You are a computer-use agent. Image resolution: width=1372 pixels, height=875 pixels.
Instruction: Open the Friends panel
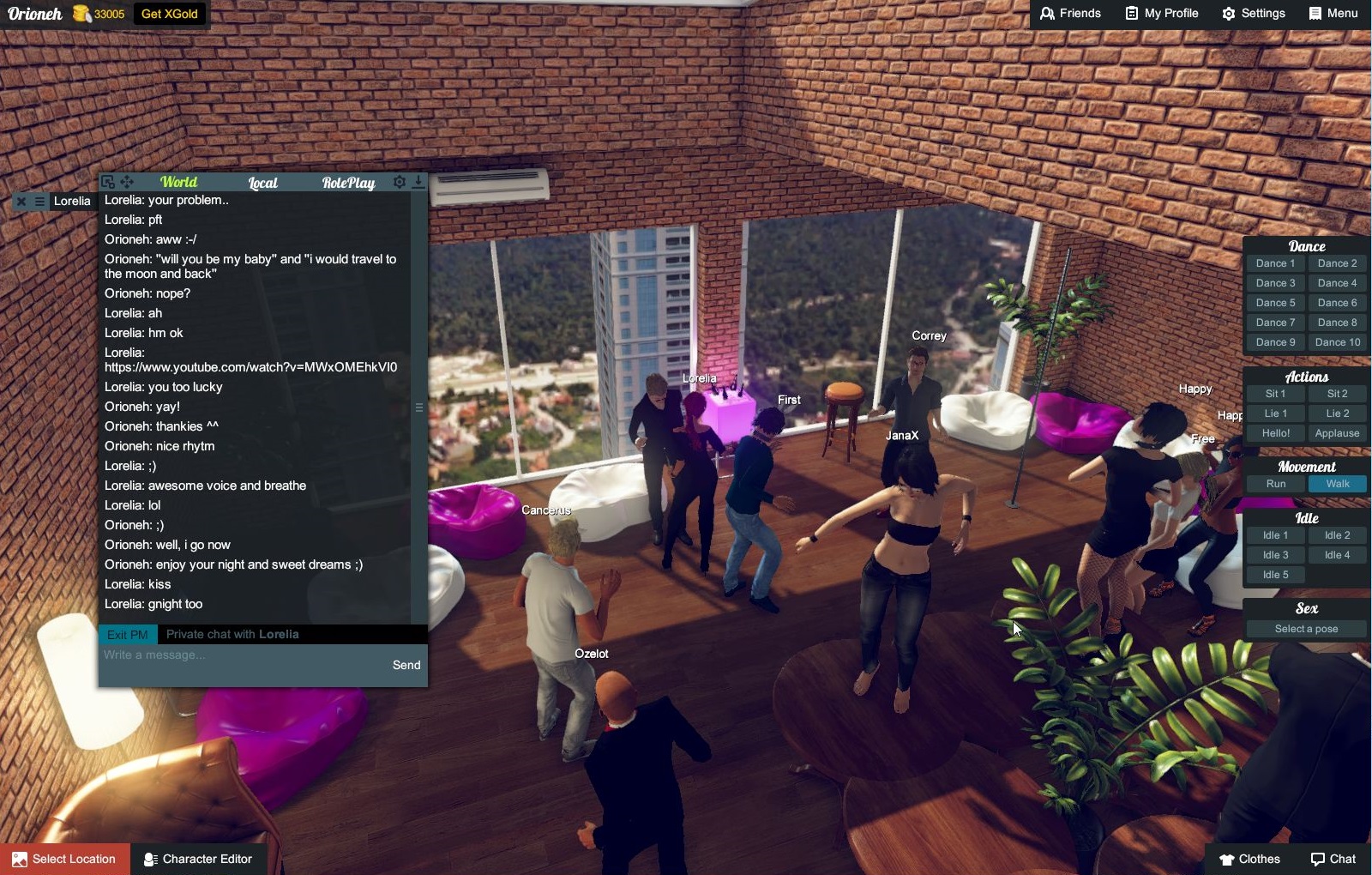click(x=1070, y=13)
